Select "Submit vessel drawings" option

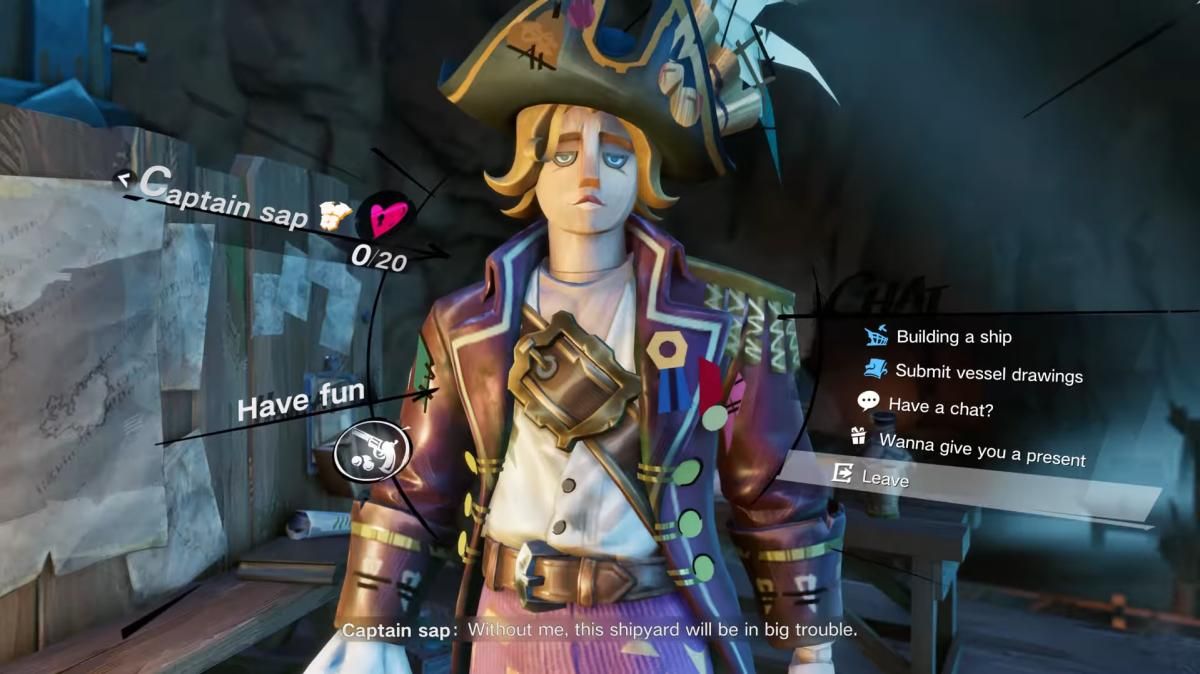pos(988,373)
